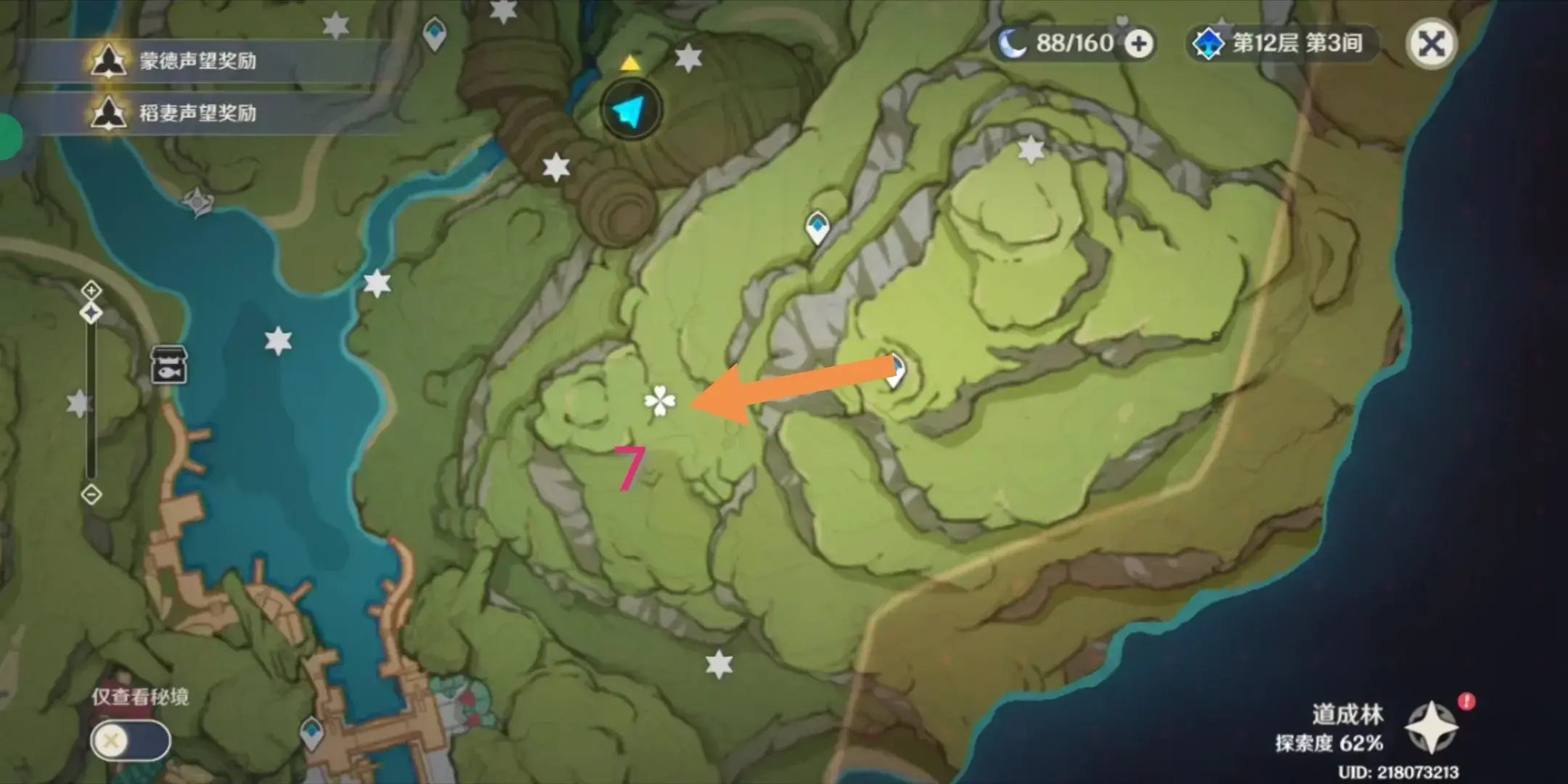Open the region switch star icon by 道成林
The image size is (1568, 784).
pyautogui.click(x=1431, y=727)
